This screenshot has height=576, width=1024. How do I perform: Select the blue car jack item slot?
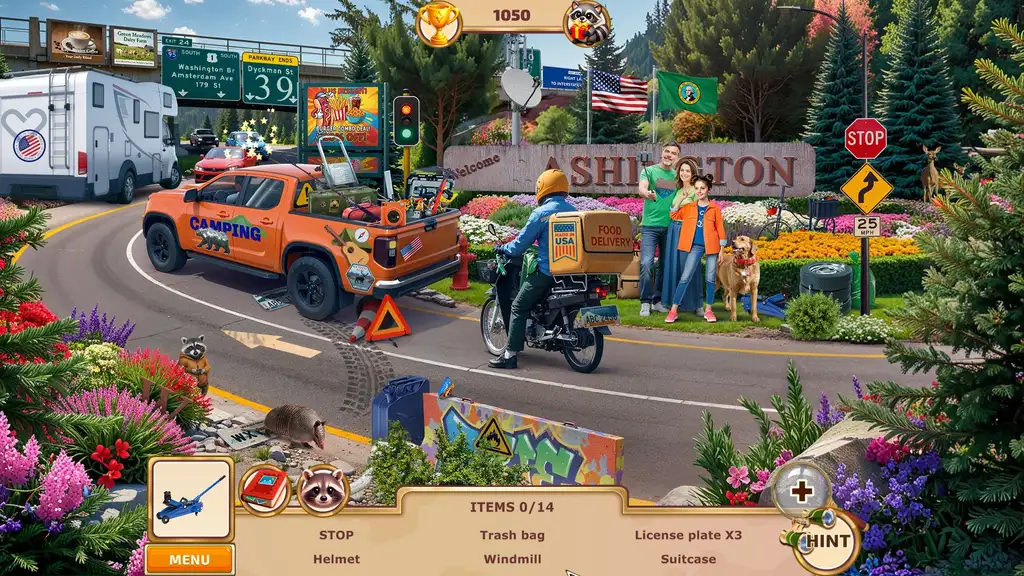tap(191, 499)
